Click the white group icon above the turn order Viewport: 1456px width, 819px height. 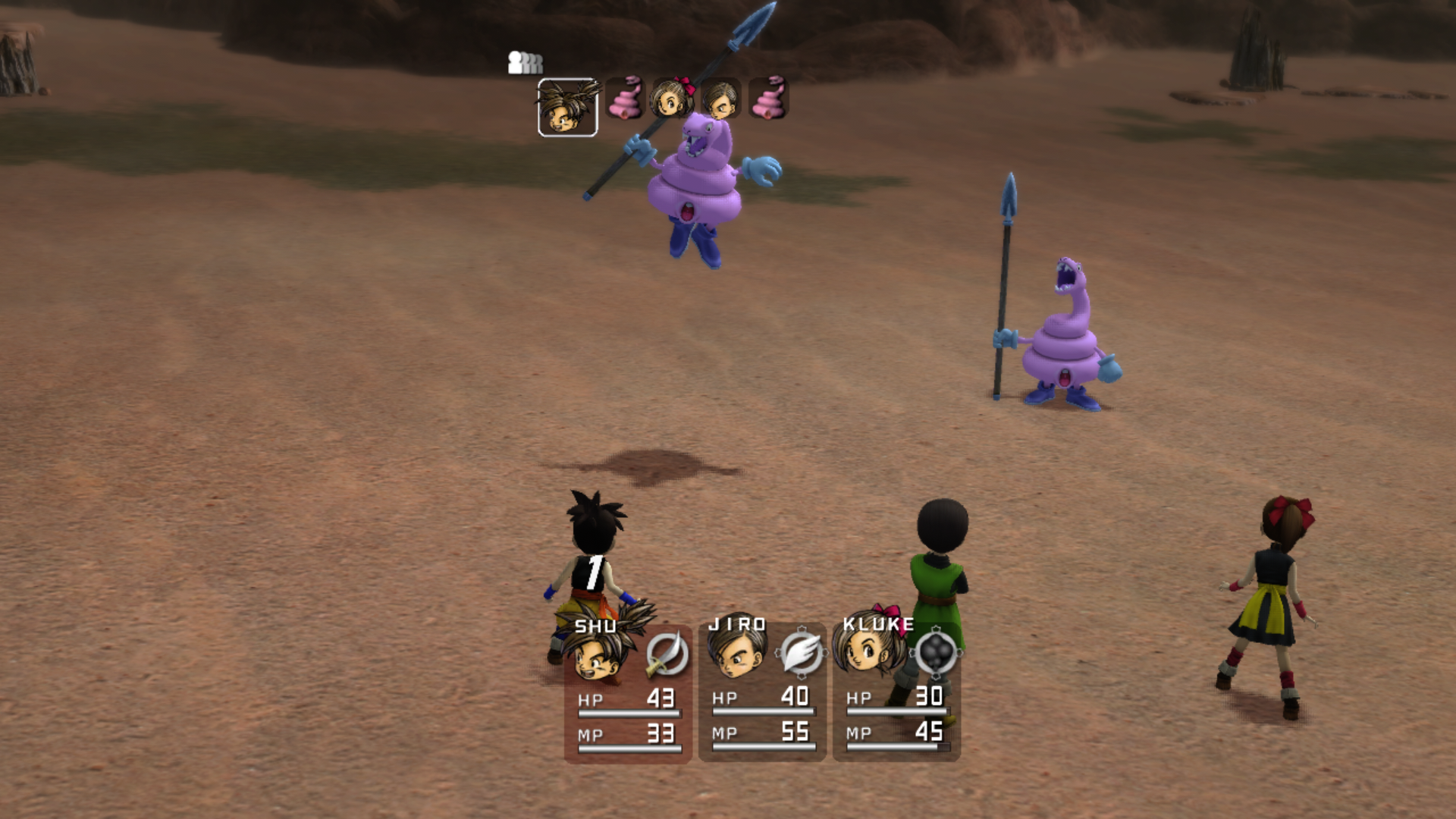coord(525,62)
